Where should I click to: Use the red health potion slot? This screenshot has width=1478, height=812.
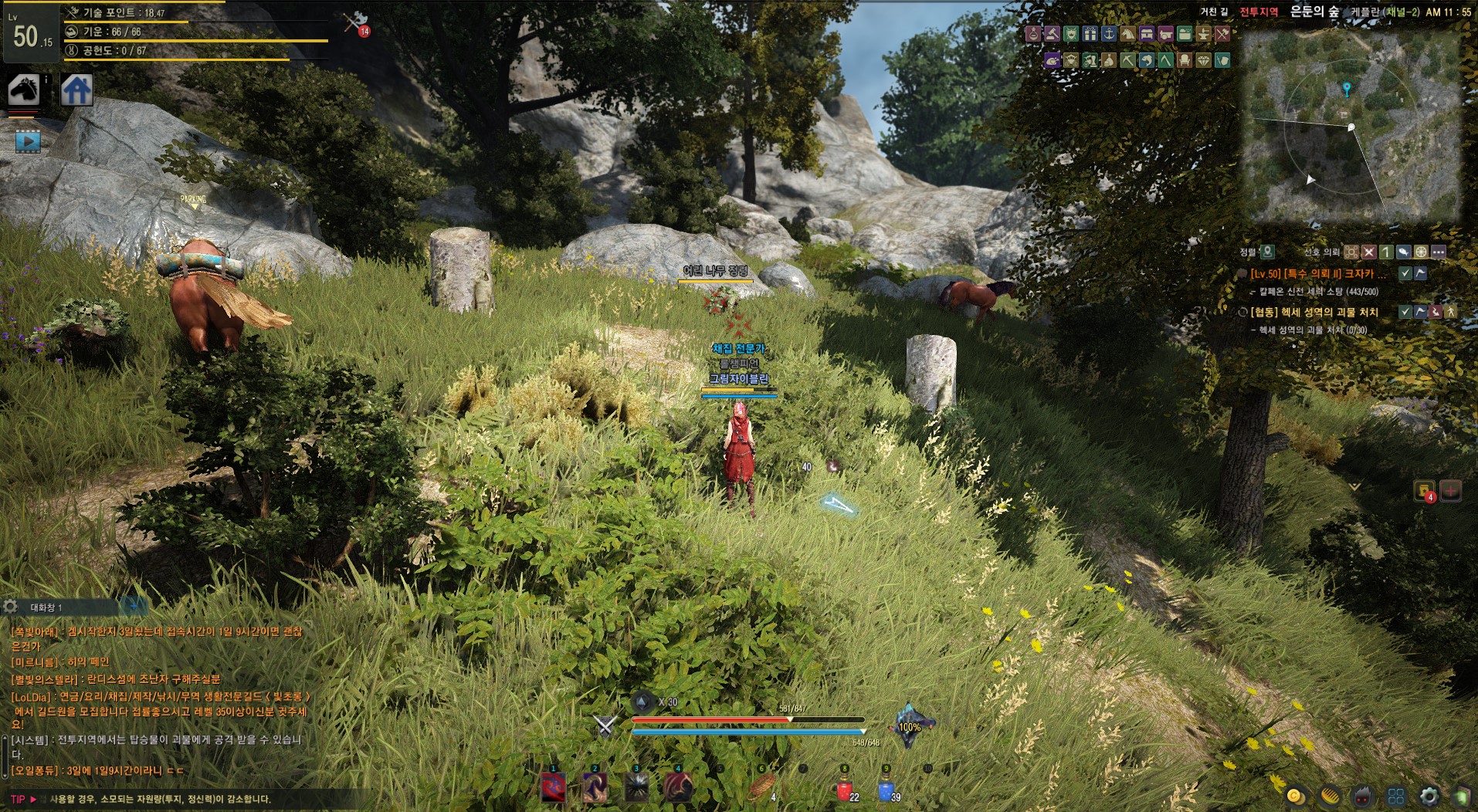click(x=843, y=789)
